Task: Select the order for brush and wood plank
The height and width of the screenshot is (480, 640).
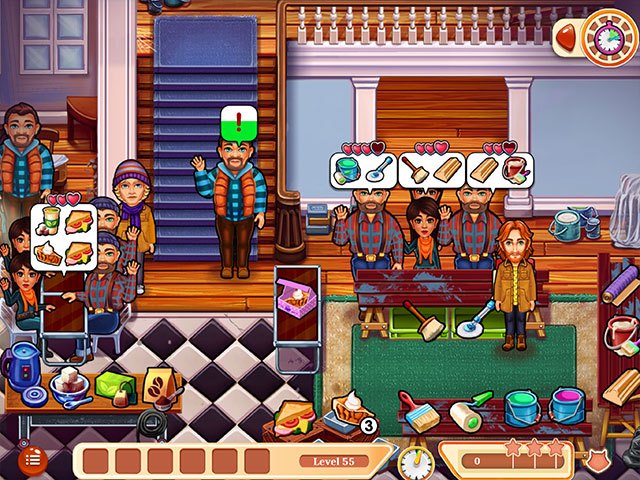Action: click(x=430, y=169)
